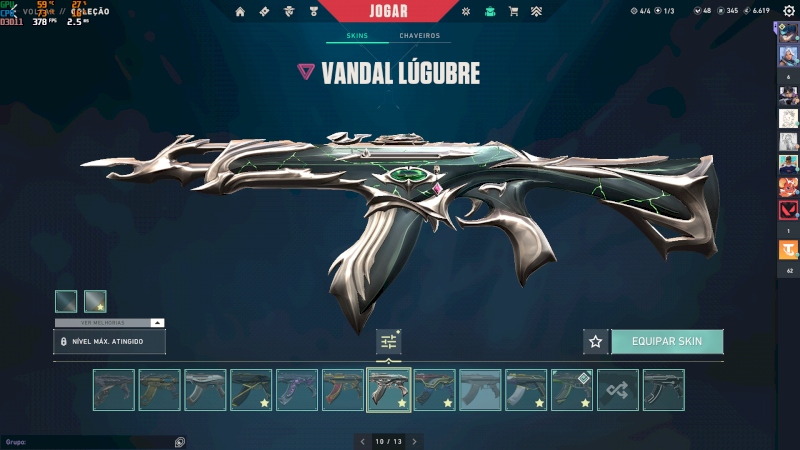The image size is (800, 450).
Task: Open the store shopping cart icon
Action: [513, 12]
